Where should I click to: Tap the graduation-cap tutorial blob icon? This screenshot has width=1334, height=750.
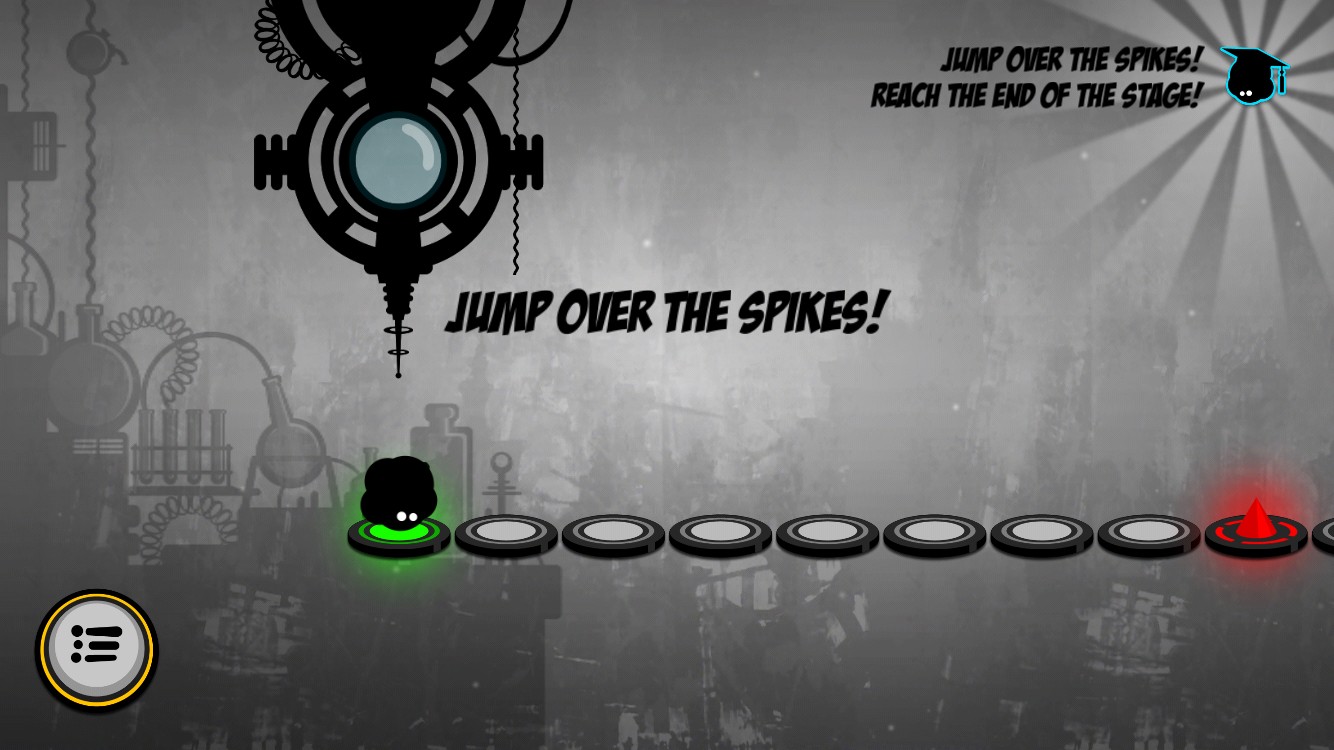pos(1253,75)
